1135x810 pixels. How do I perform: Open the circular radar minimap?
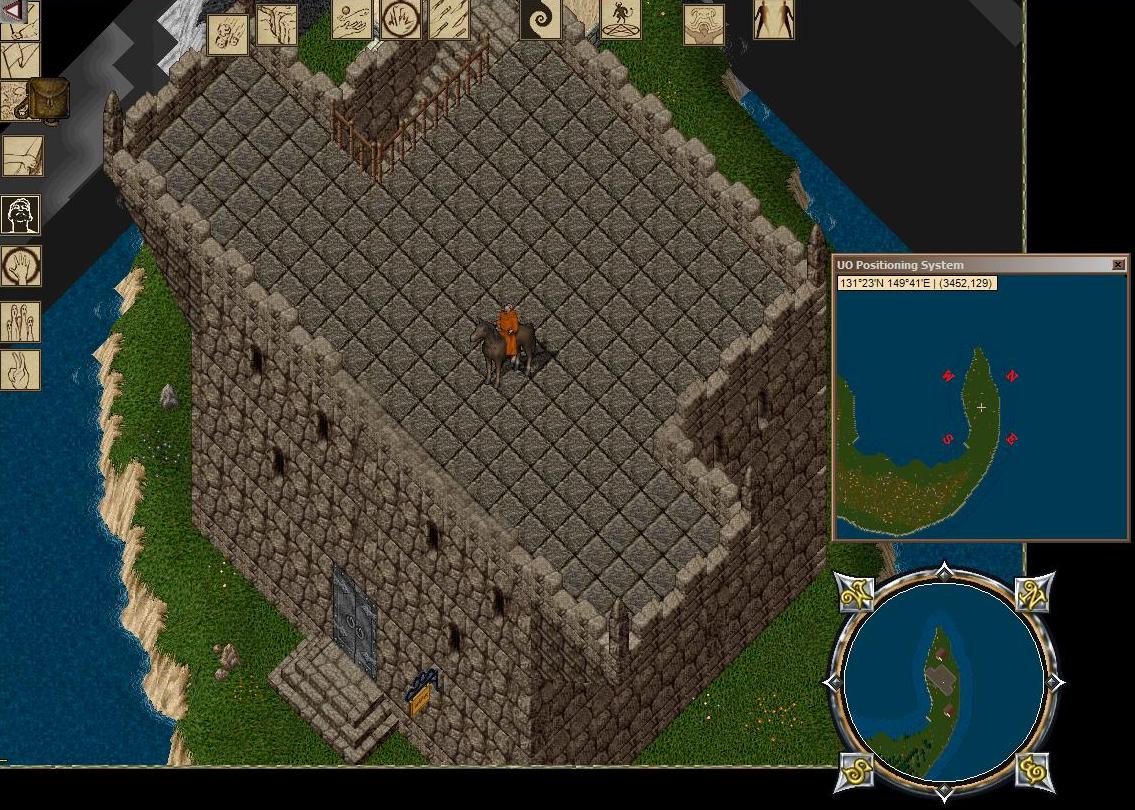pos(944,682)
